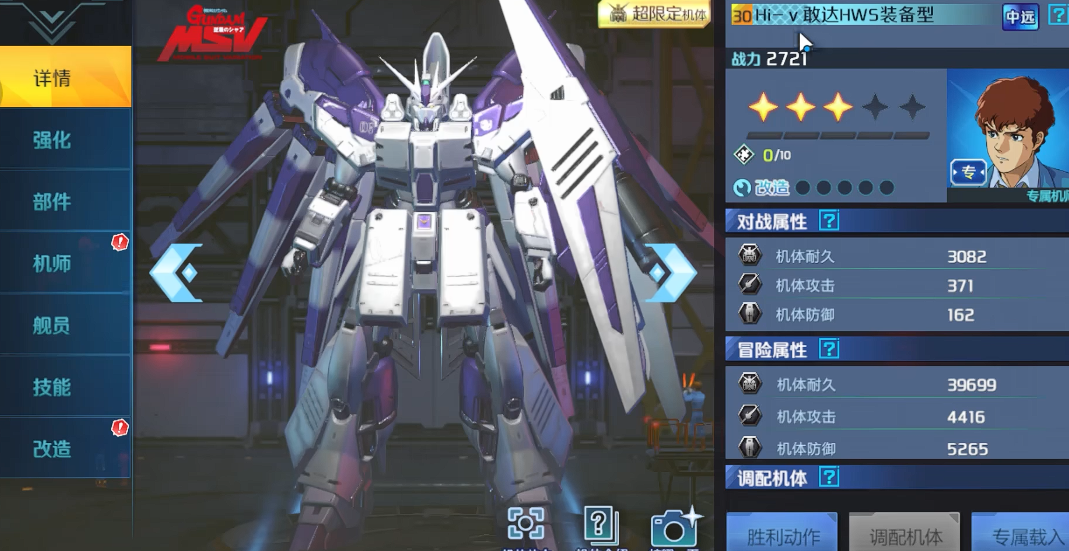Image resolution: width=1069 pixels, height=551 pixels.
Task: Click the 中远 range type badge
Action: pyautogui.click(x=1020, y=16)
